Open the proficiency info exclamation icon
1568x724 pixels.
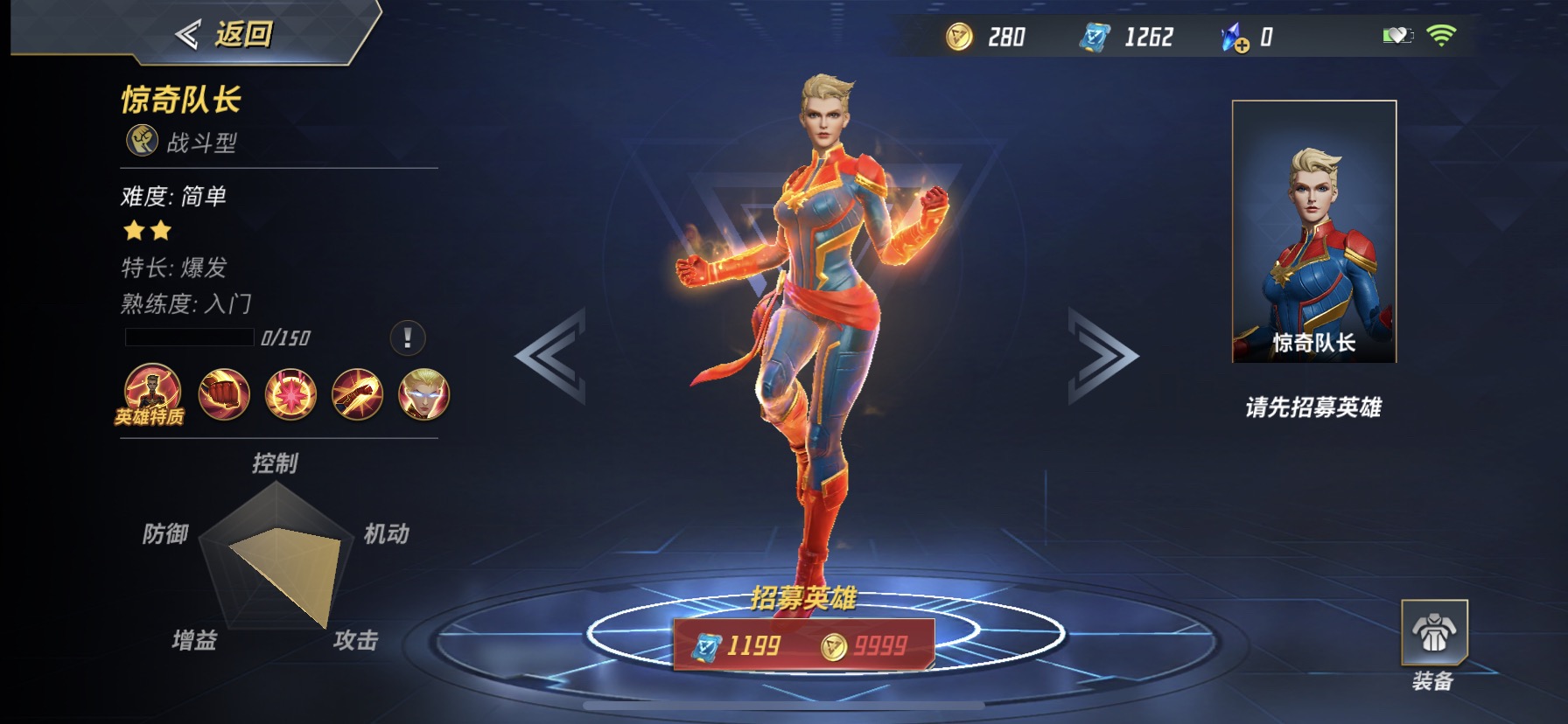click(407, 338)
